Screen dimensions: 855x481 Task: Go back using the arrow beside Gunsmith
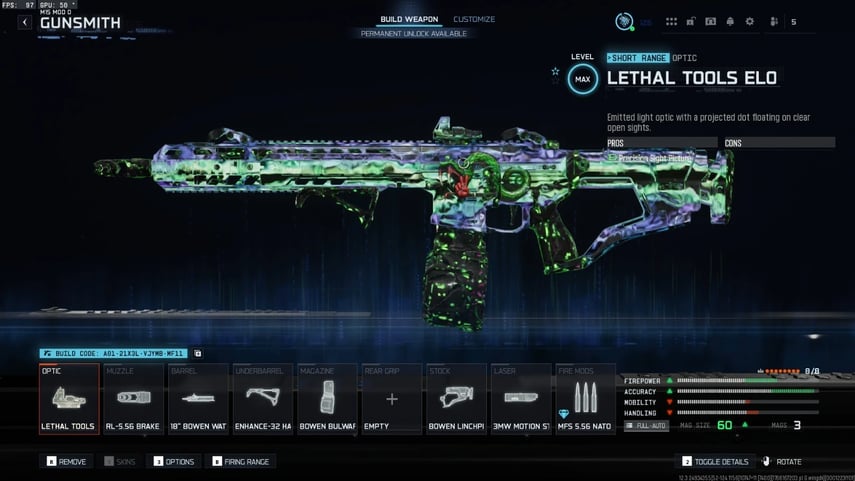(25, 22)
